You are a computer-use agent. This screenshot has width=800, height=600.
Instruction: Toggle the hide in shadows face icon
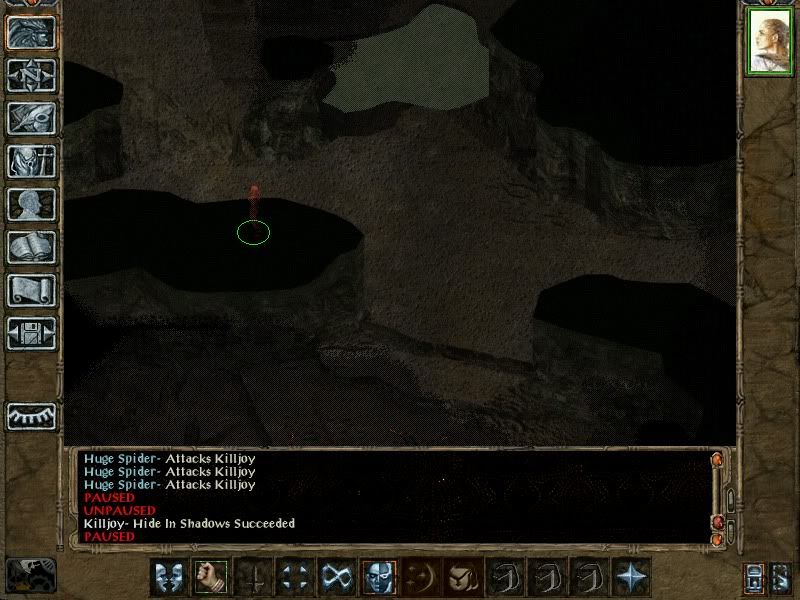(378, 577)
